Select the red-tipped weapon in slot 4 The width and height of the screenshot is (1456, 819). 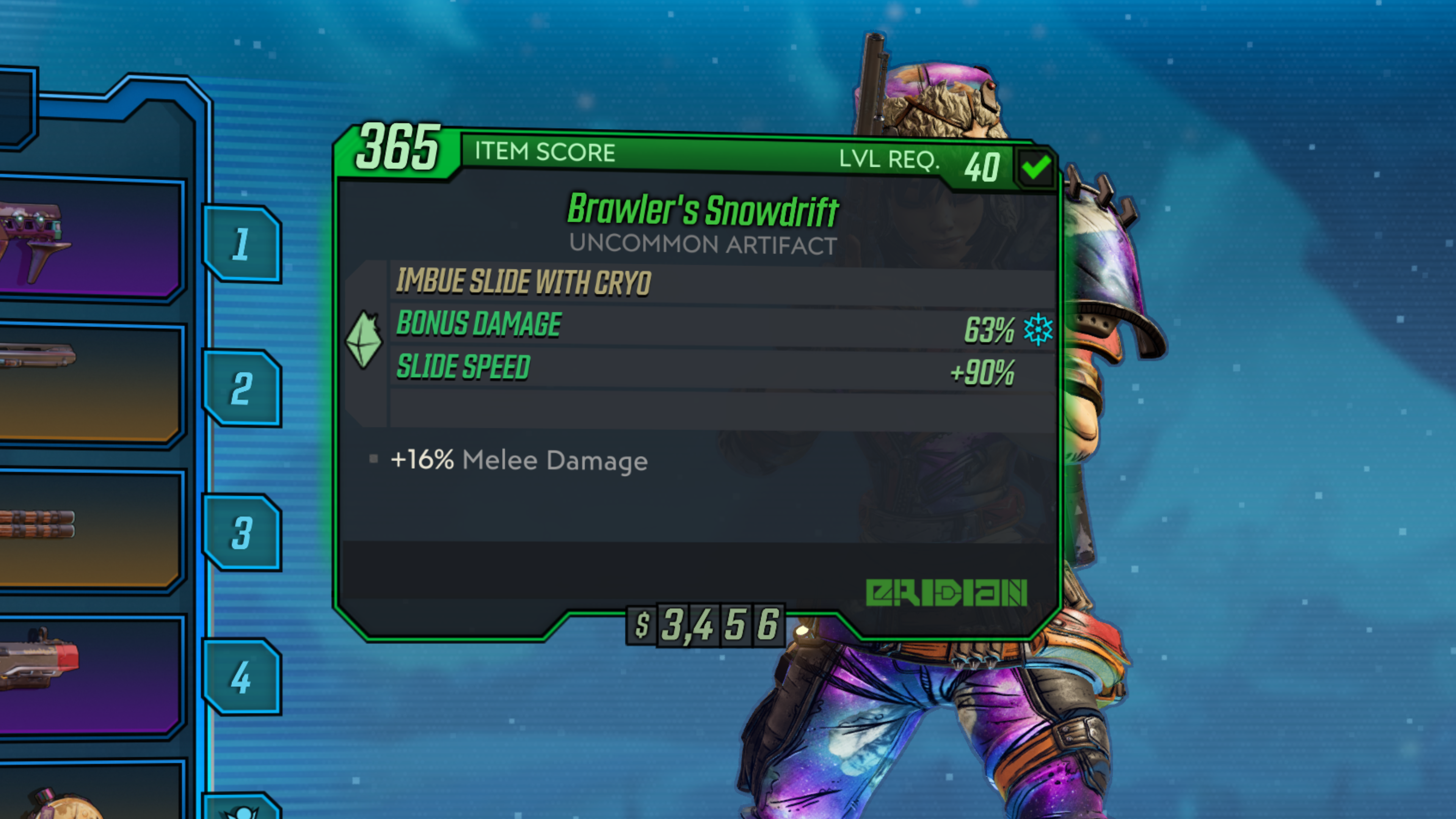tap(91, 675)
